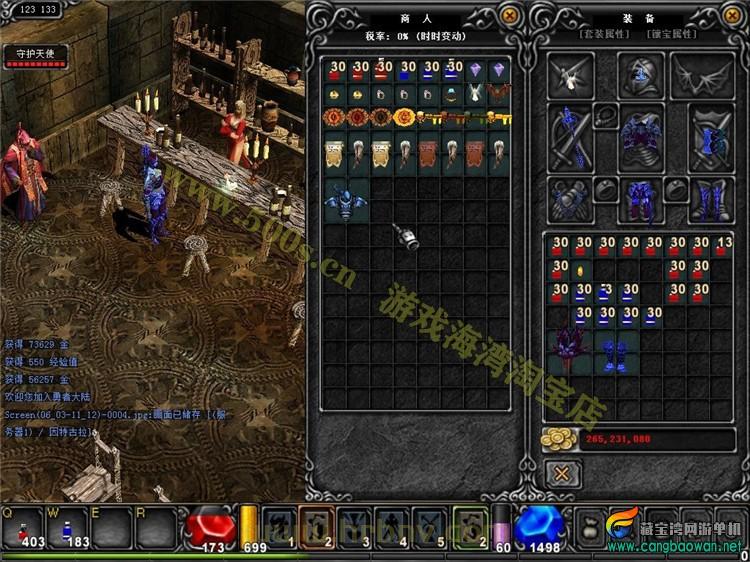Open the set attributes (套装属性) tab
The image size is (750, 562).
click(607, 35)
